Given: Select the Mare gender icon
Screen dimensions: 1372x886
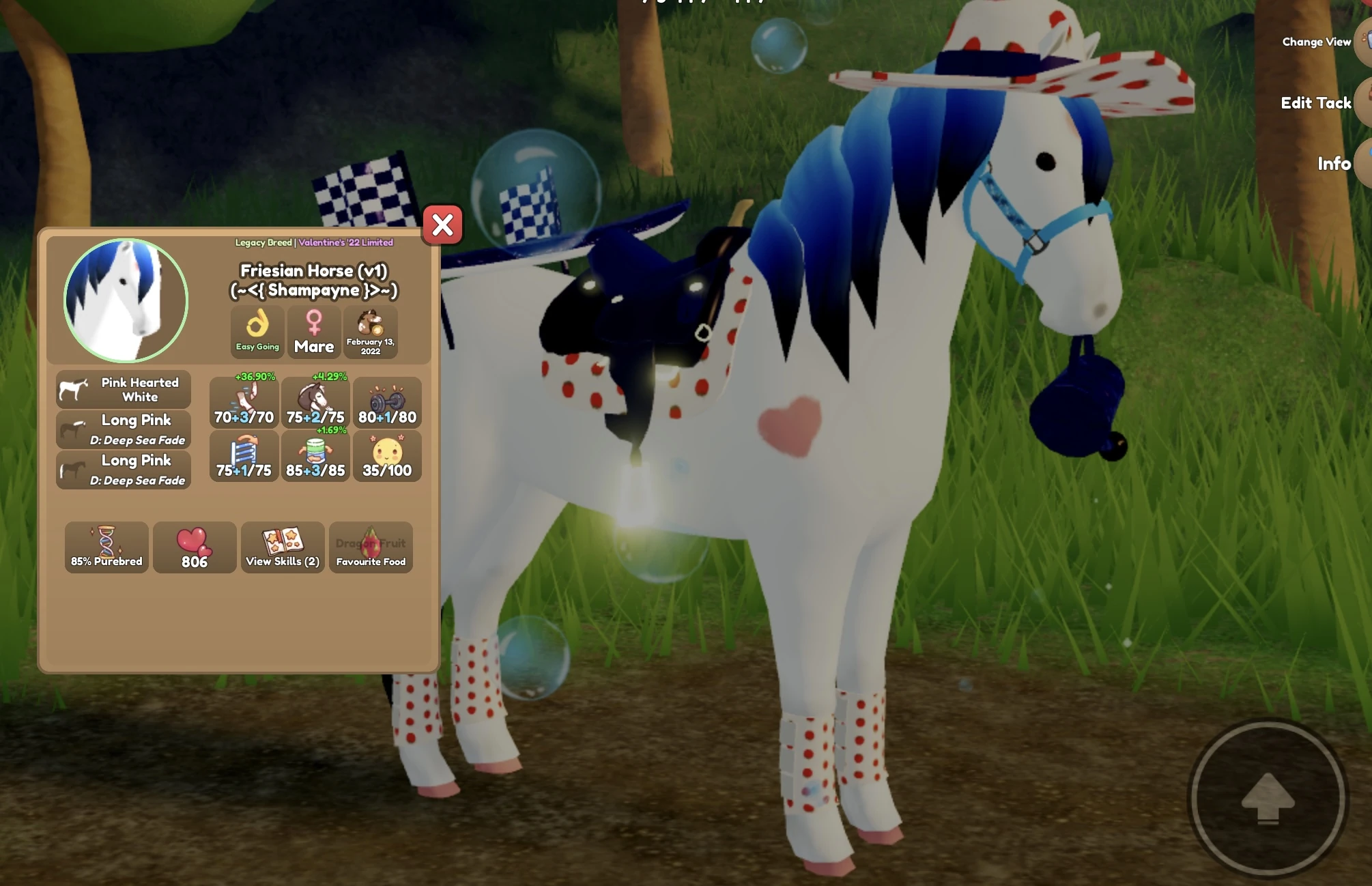Looking at the screenshot, I should click(x=314, y=331).
